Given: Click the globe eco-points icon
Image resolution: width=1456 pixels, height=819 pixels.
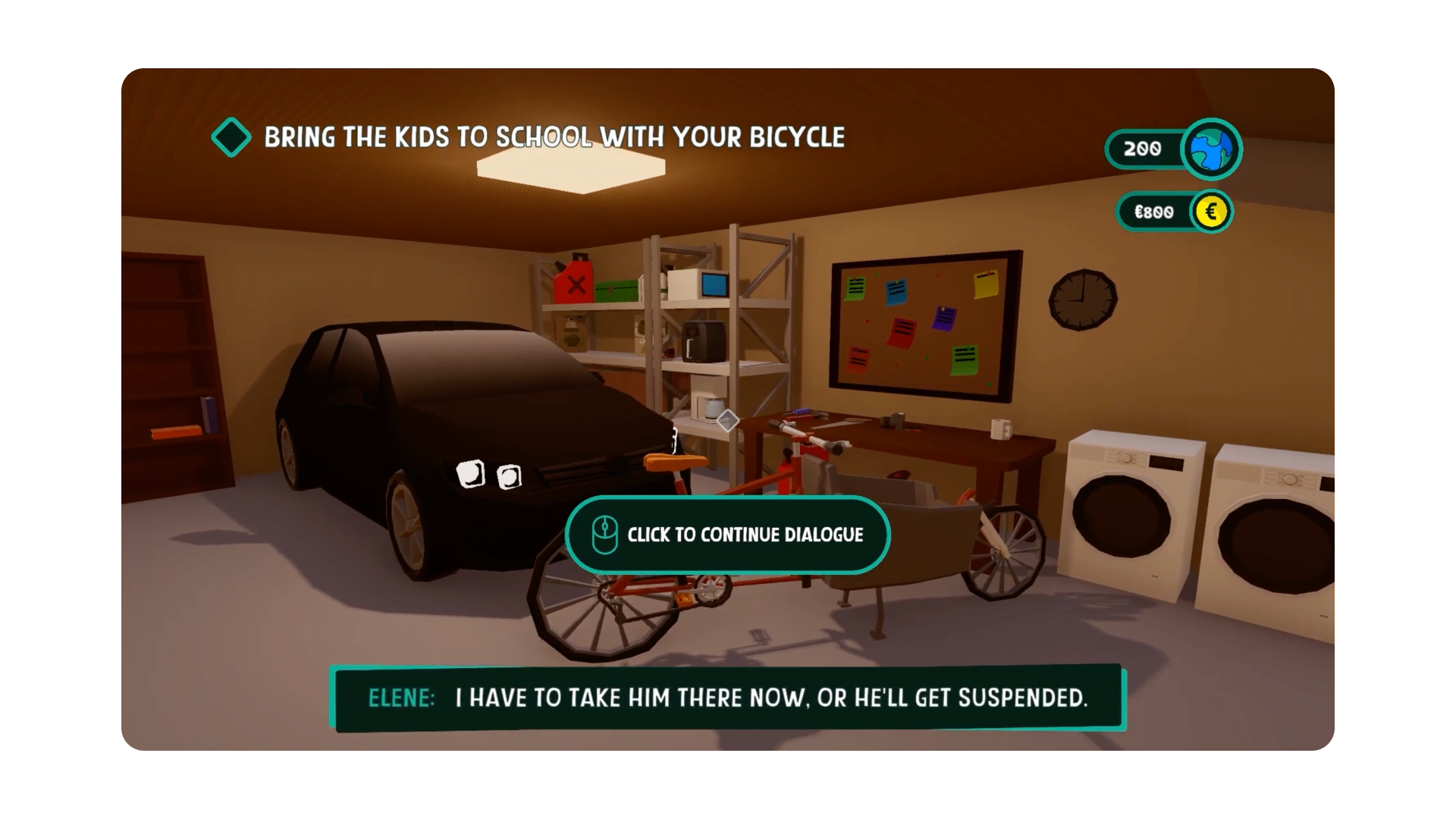Looking at the screenshot, I should point(1211,149).
